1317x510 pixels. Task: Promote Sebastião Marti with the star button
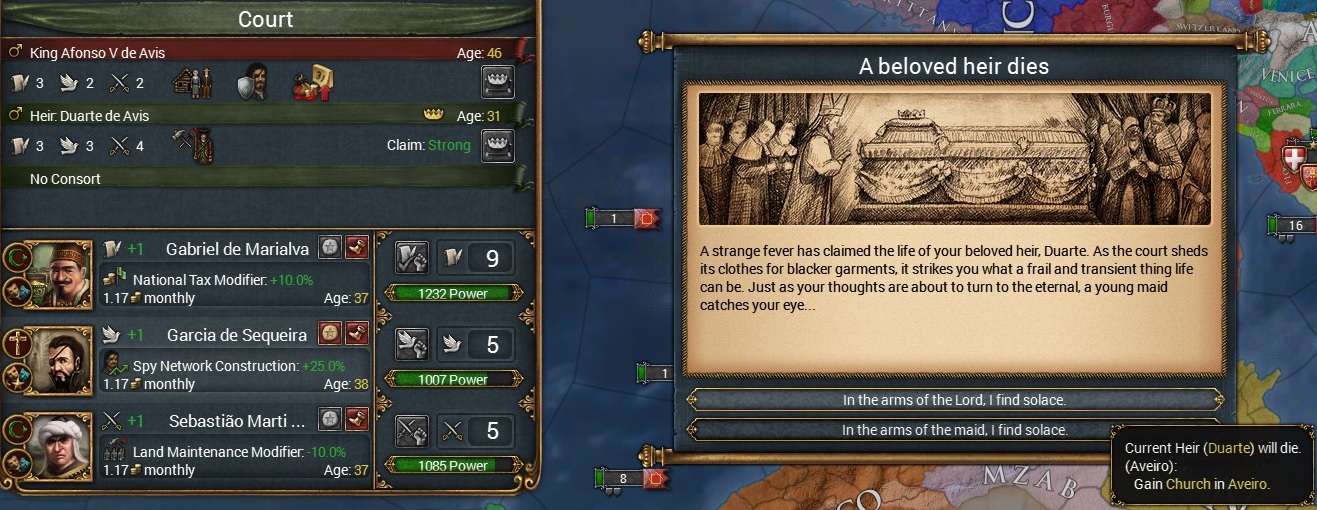tap(330, 419)
